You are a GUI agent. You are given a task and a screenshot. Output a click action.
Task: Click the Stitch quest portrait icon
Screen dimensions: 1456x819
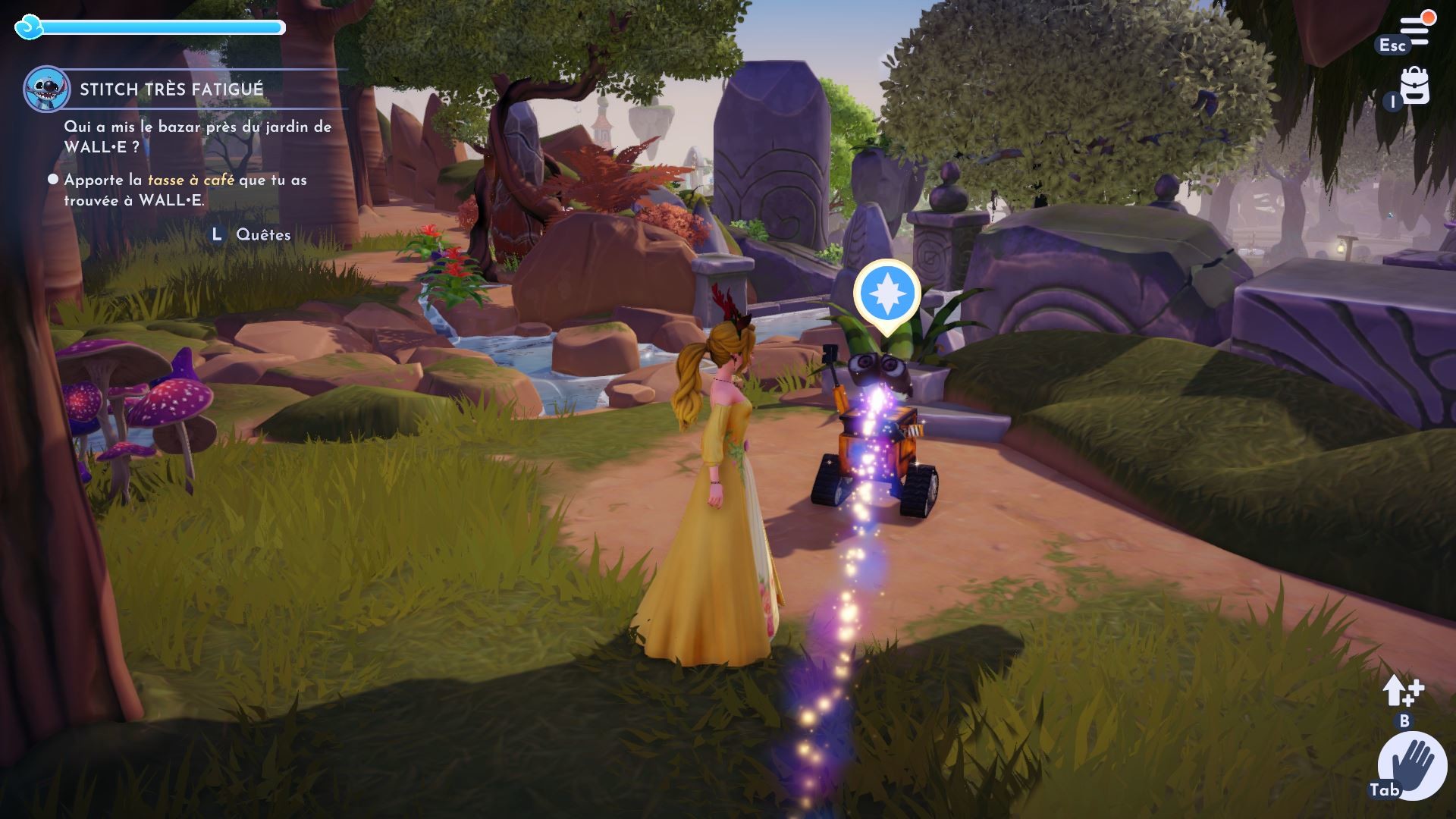(x=46, y=89)
